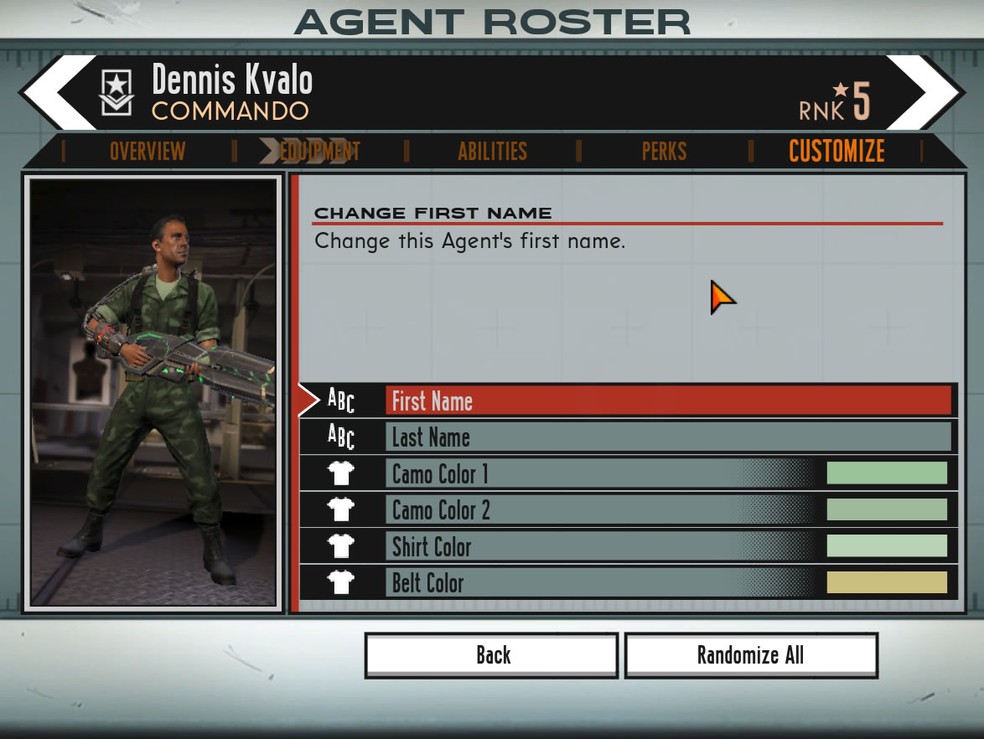Click the tan Belt Color swatch
Viewport: 984px width, 739px height.
[886, 582]
